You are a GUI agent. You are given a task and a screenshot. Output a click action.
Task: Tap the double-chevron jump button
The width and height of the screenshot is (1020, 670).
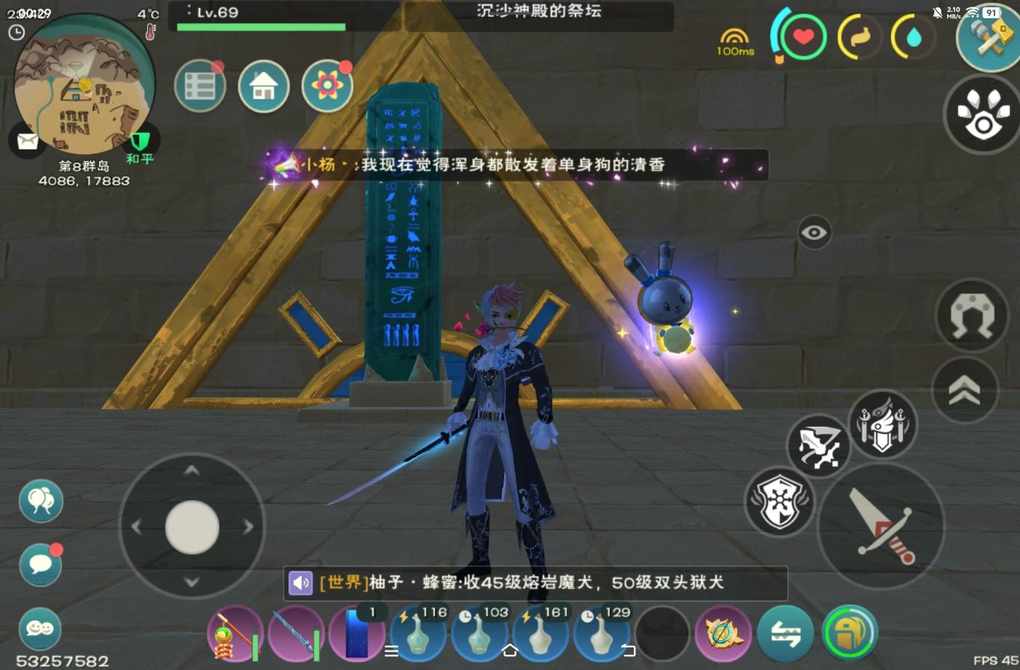[965, 391]
